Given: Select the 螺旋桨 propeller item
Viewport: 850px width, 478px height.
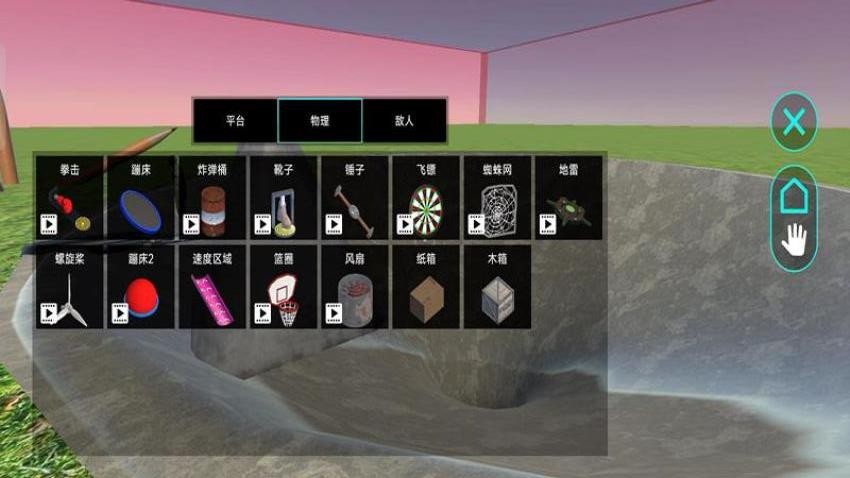Looking at the screenshot, I should (x=69, y=288).
